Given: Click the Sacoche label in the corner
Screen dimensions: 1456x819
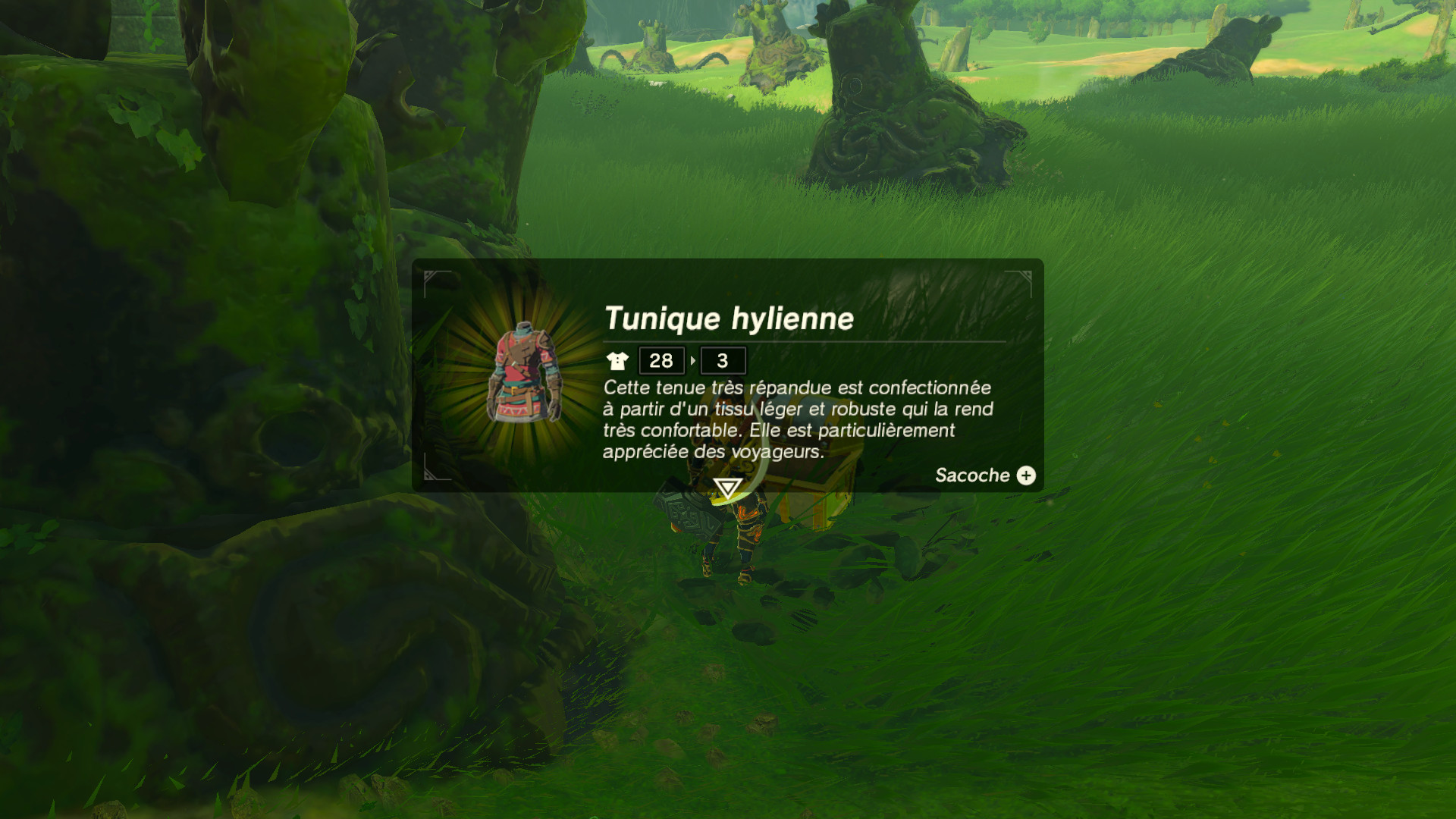Looking at the screenshot, I should pyautogui.click(x=973, y=475).
